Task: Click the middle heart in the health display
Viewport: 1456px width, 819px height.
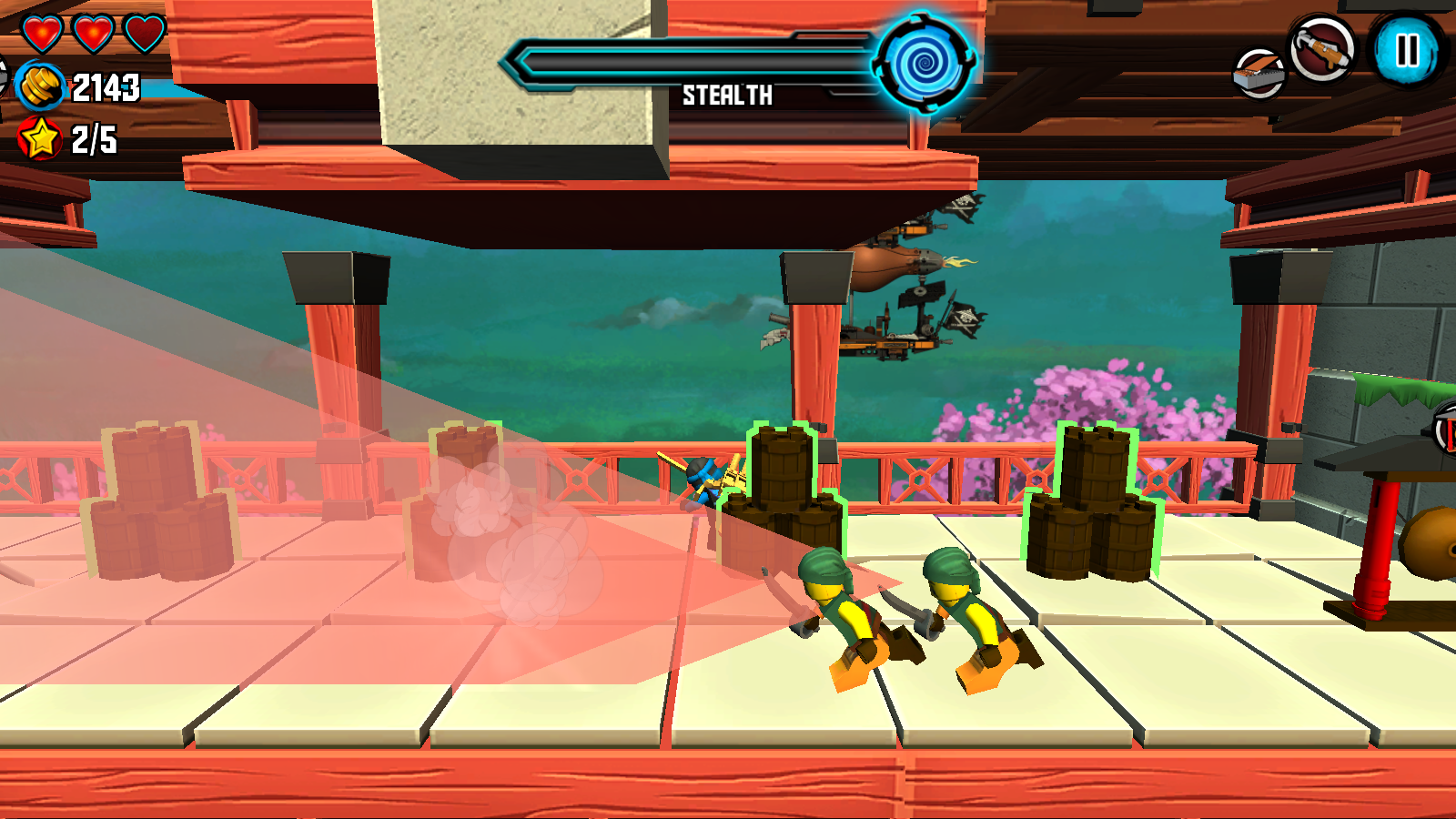Action: click(x=92, y=31)
